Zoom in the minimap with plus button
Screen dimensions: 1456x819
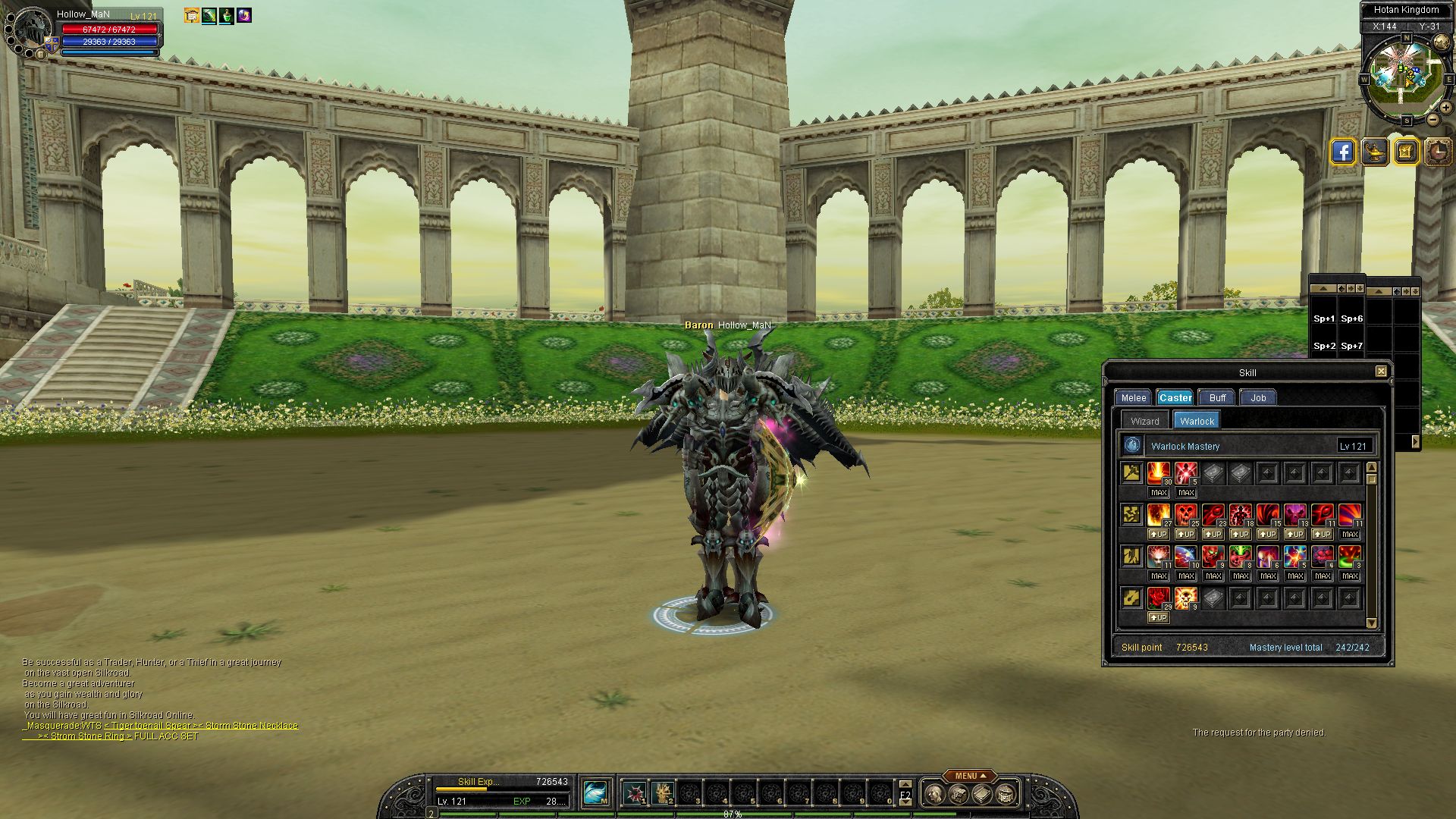(x=1445, y=108)
